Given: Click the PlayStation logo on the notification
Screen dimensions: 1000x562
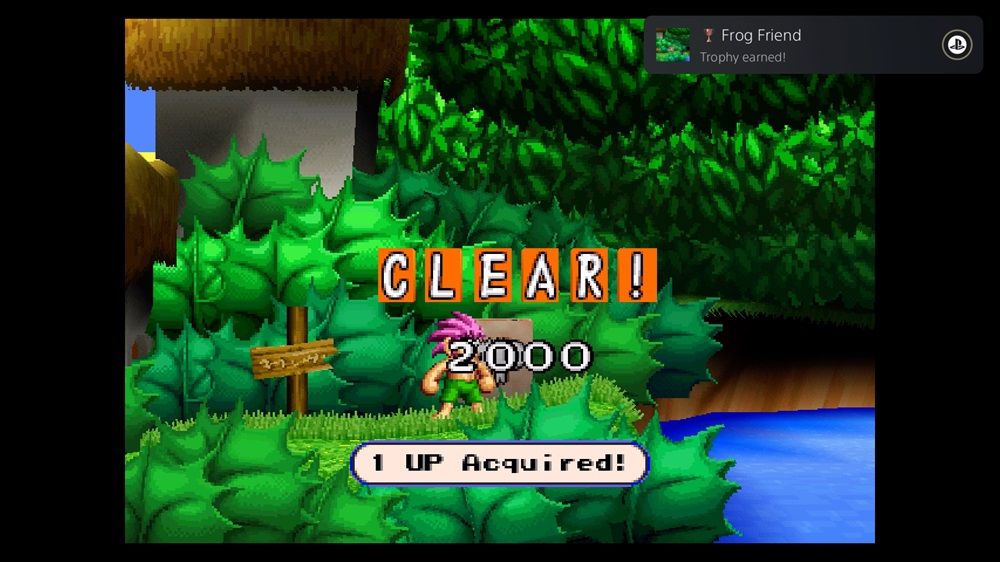Looking at the screenshot, I should point(956,45).
